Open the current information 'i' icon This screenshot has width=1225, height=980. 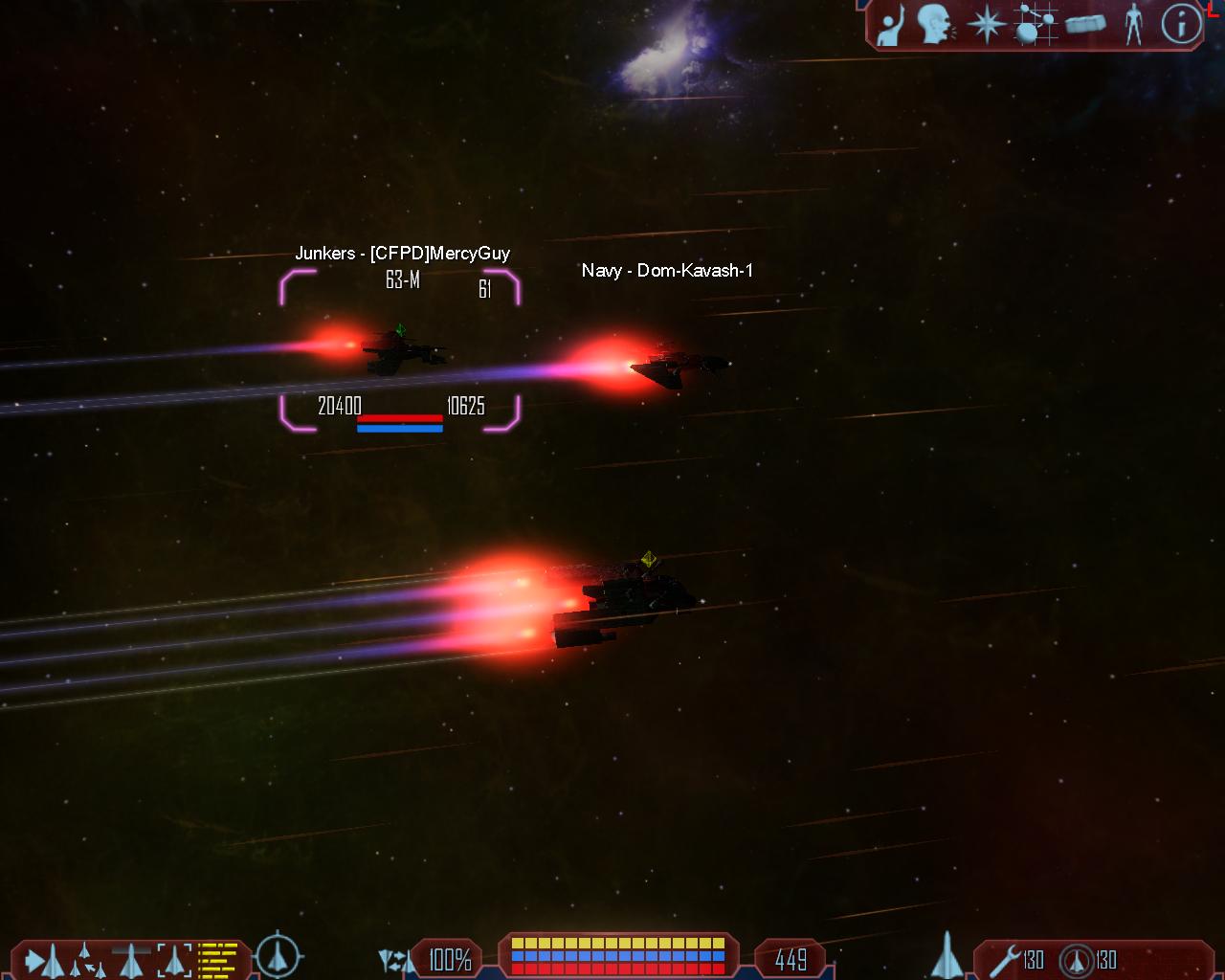coord(1181,25)
